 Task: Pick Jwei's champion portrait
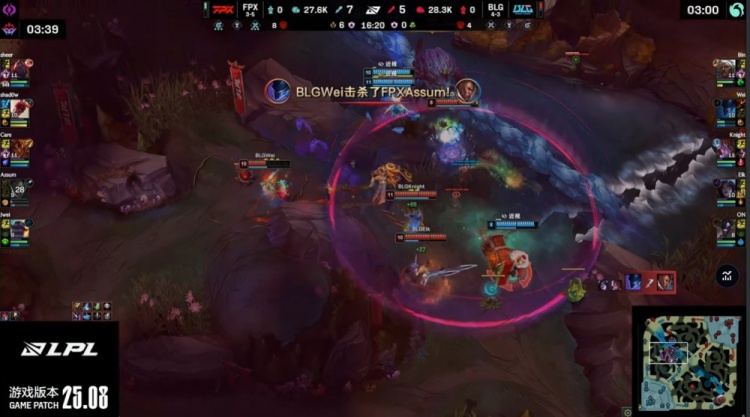[21, 227]
